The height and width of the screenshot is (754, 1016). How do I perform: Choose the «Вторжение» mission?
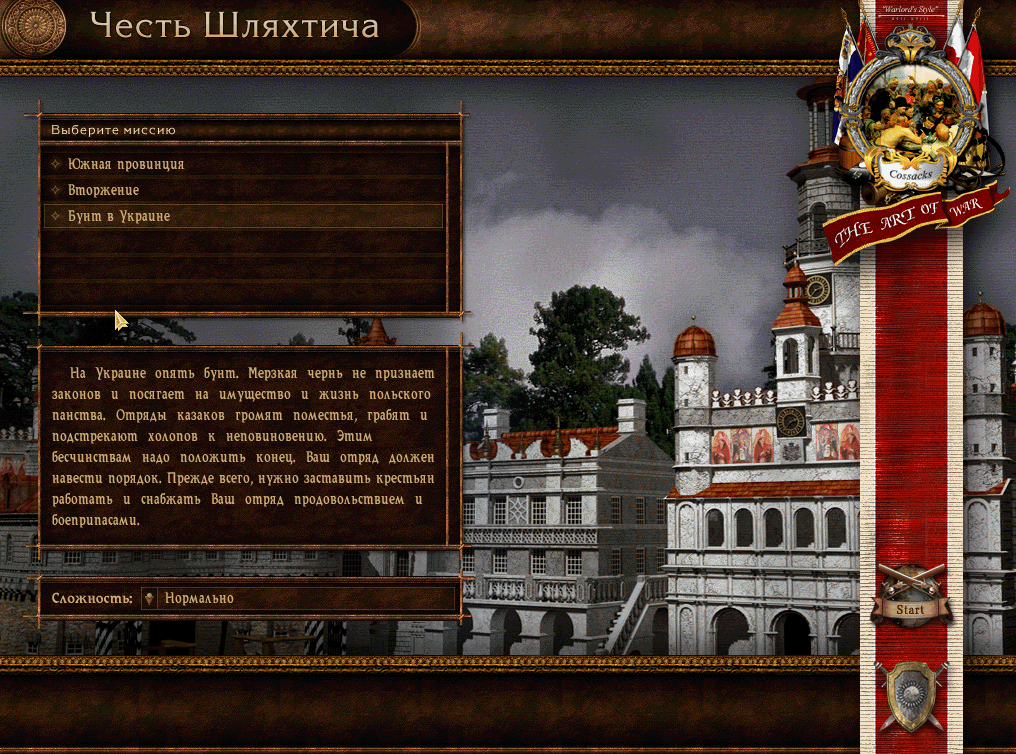click(104, 190)
